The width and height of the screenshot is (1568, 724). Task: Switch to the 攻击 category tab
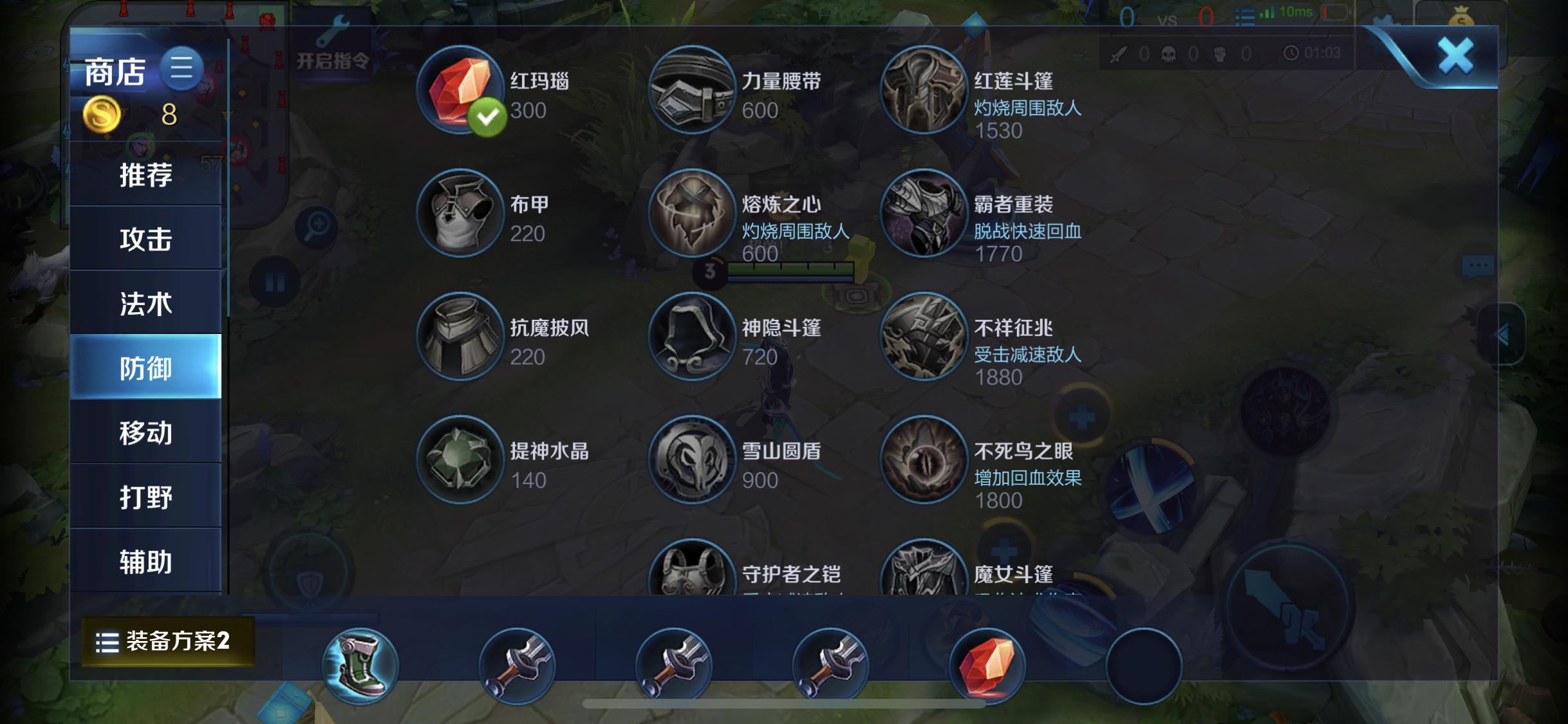click(x=145, y=237)
